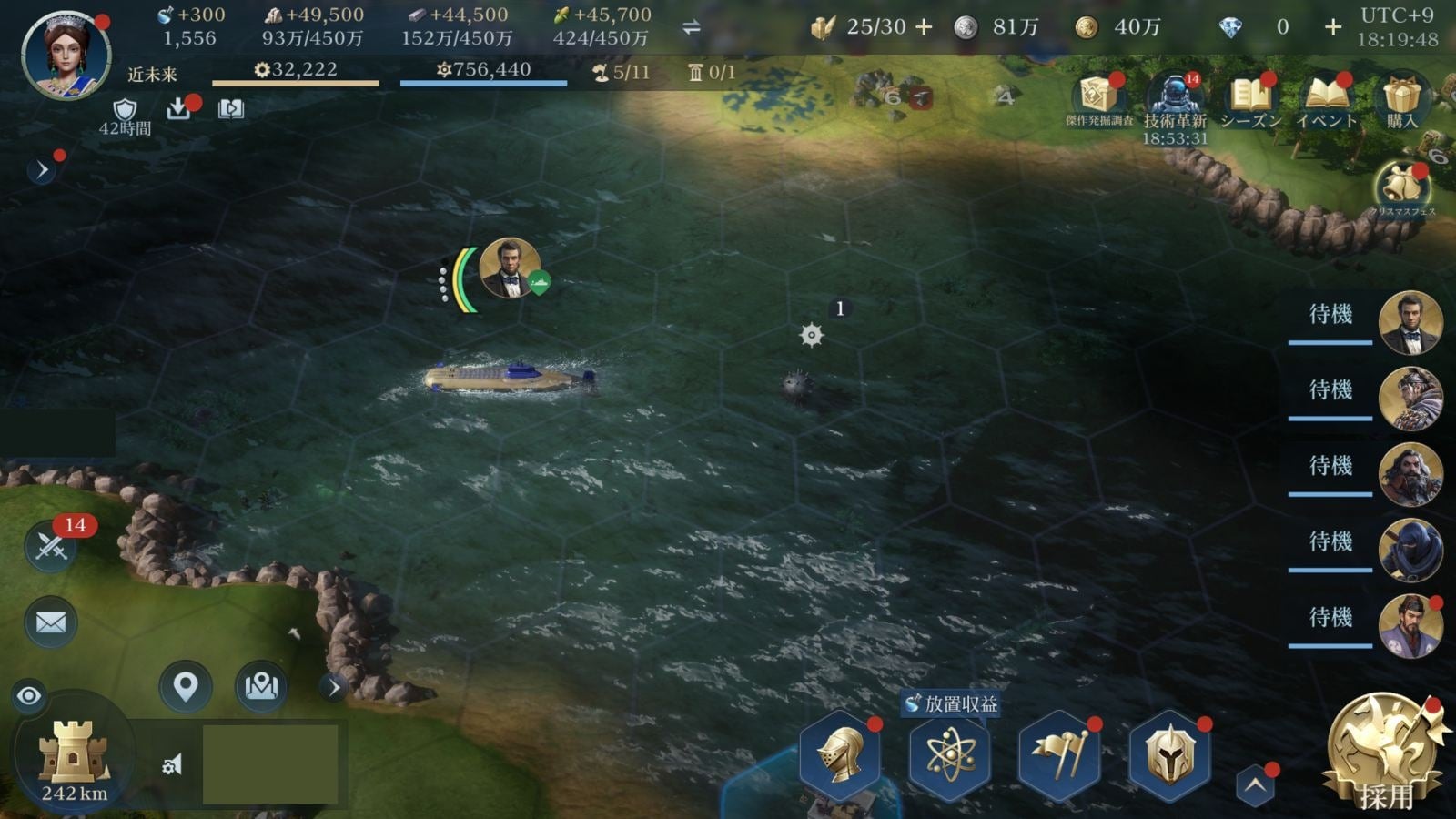Open the イベント events menu
Viewport: 1456px width, 819px height.
pos(1326,100)
